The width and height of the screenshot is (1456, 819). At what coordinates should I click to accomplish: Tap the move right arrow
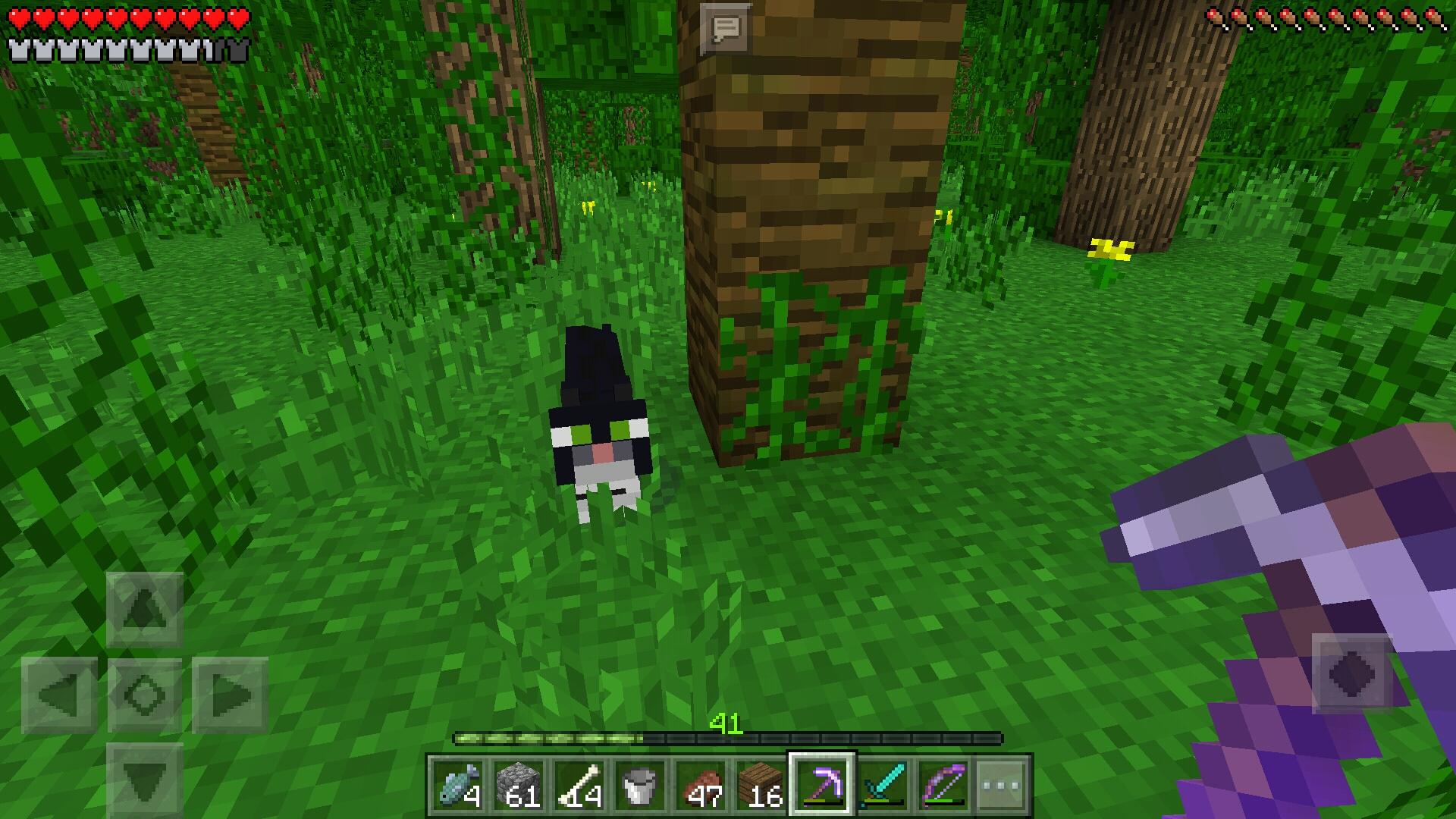coord(230,695)
